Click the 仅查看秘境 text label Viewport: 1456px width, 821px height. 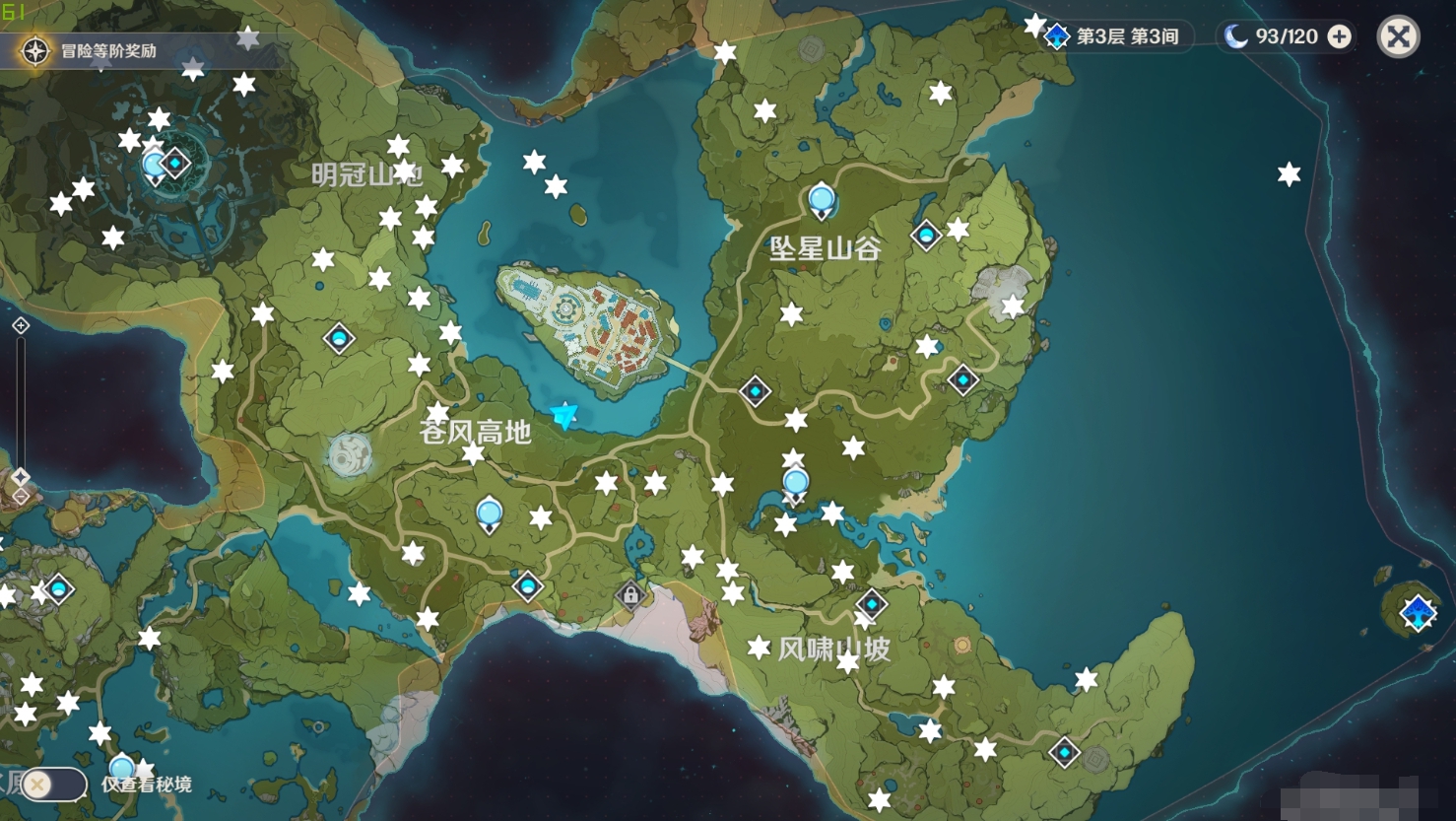pyautogui.click(x=145, y=785)
